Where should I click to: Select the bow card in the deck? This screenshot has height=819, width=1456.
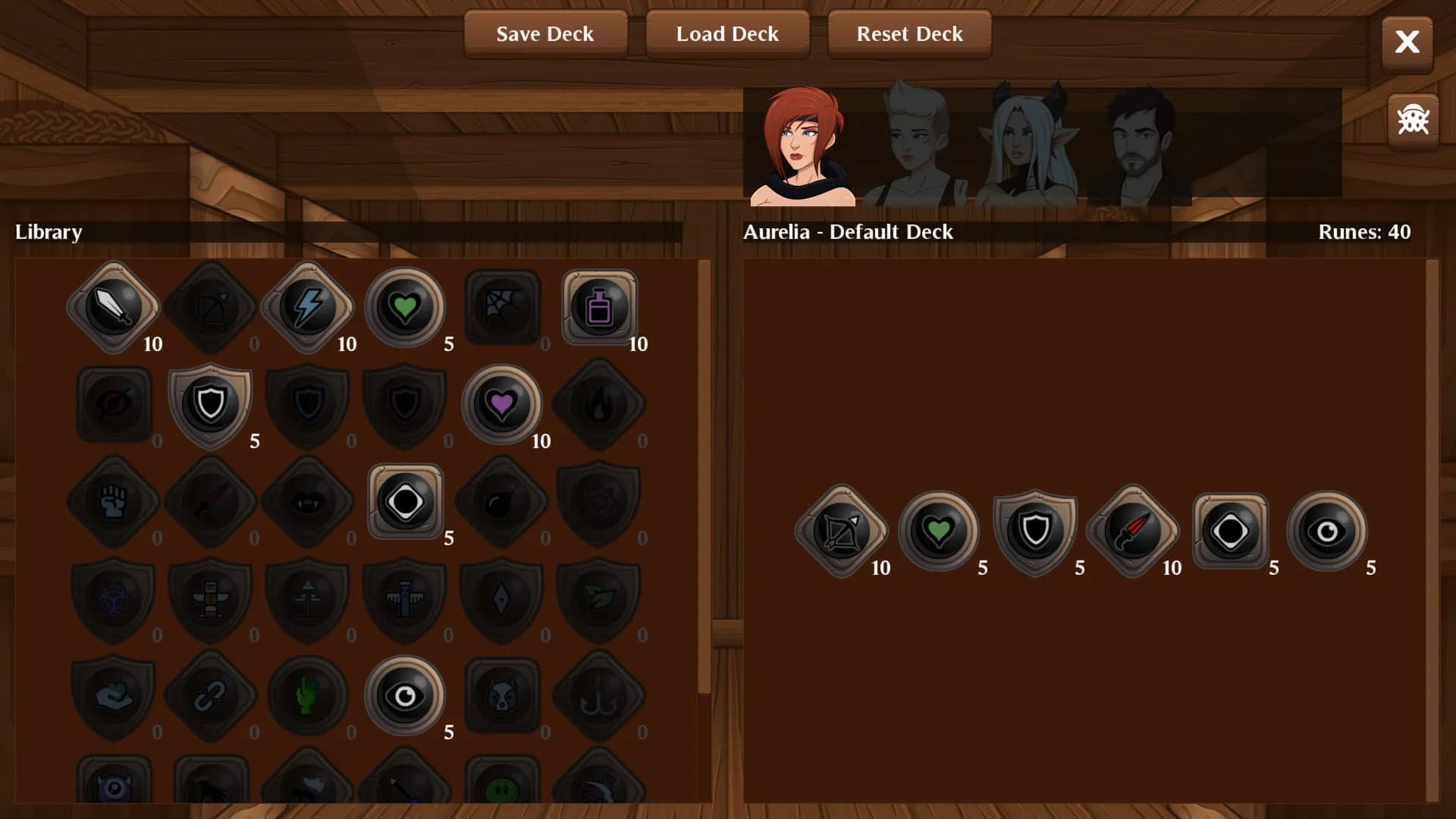coord(840,531)
